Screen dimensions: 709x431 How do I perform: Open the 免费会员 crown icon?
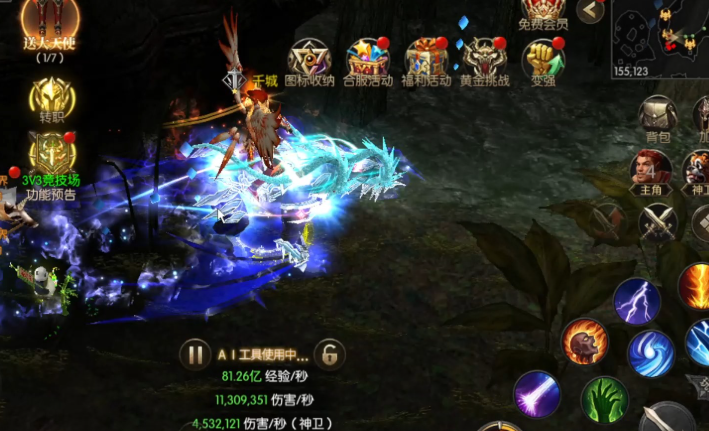pyautogui.click(x=544, y=12)
